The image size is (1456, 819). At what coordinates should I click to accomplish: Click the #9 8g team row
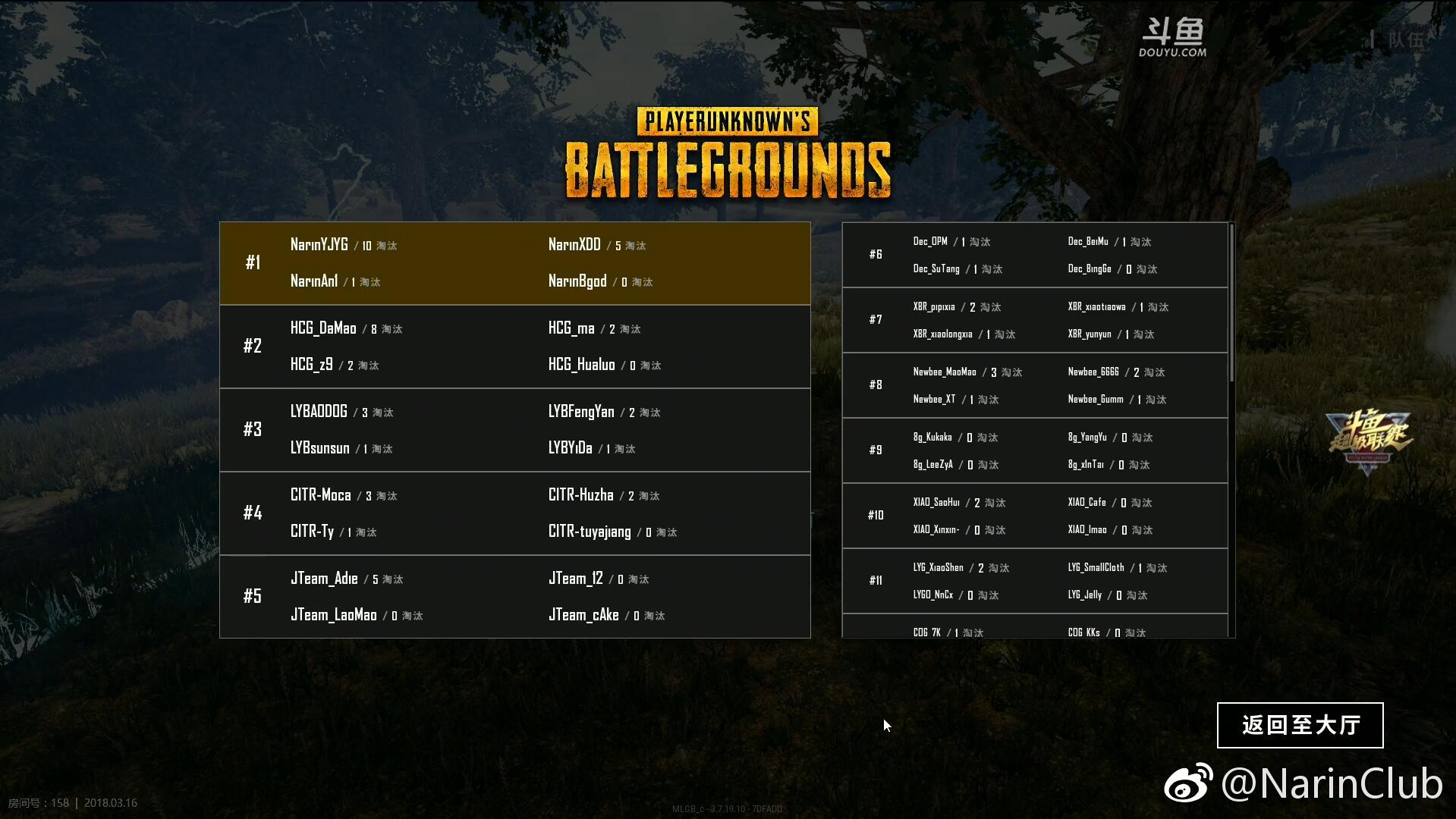1034,450
